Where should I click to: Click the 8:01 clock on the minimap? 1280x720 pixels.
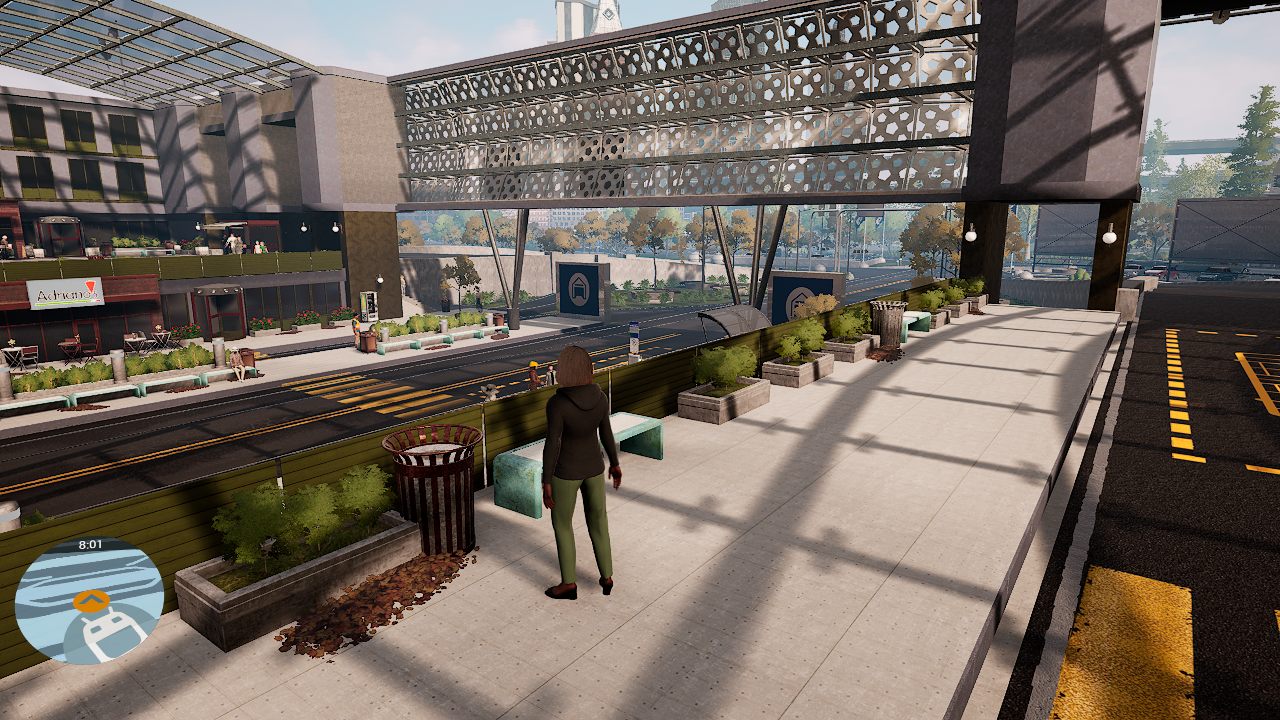[92, 544]
